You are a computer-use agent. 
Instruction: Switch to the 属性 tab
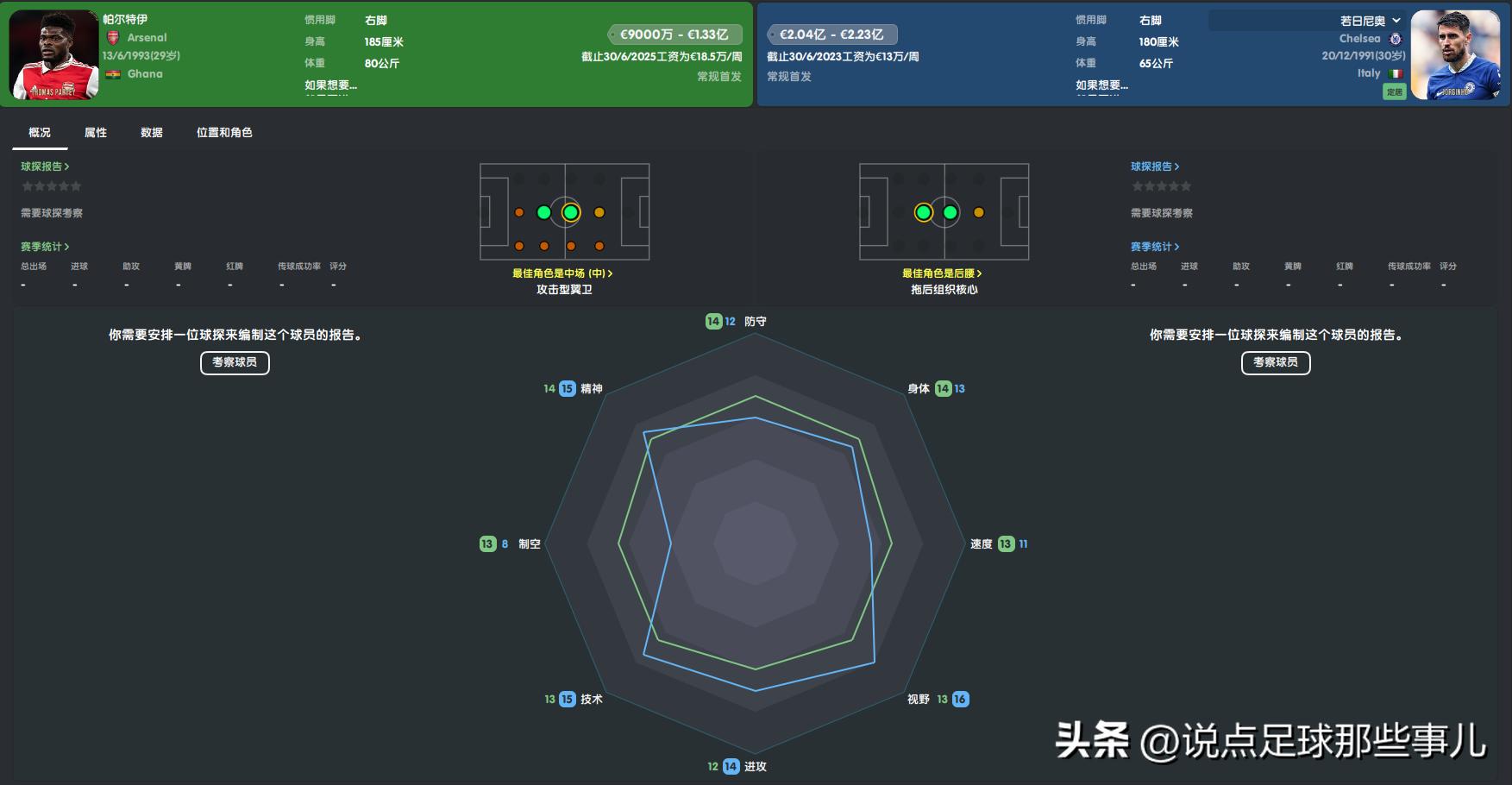96,133
